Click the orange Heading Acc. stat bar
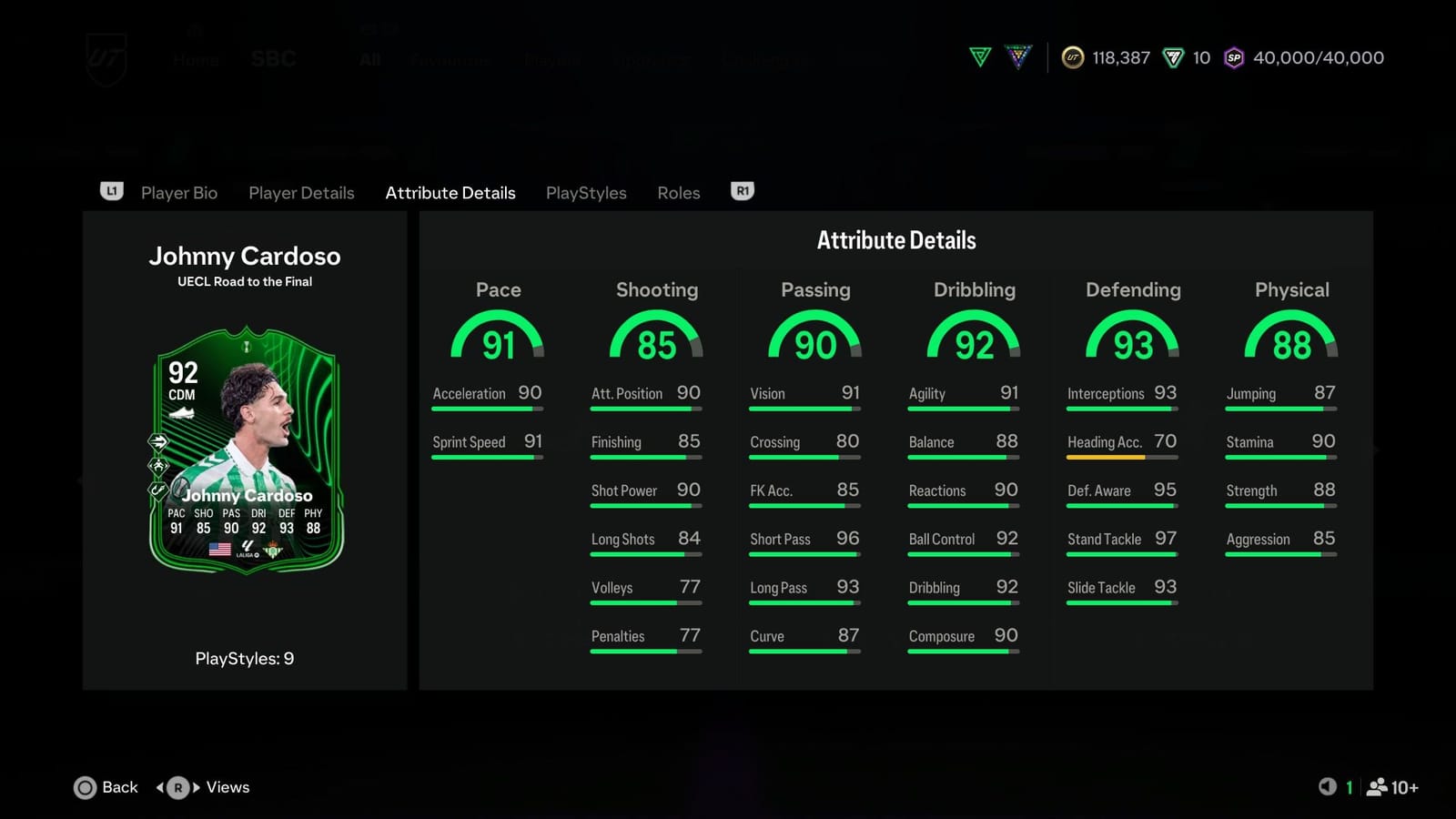 click(x=1105, y=458)
